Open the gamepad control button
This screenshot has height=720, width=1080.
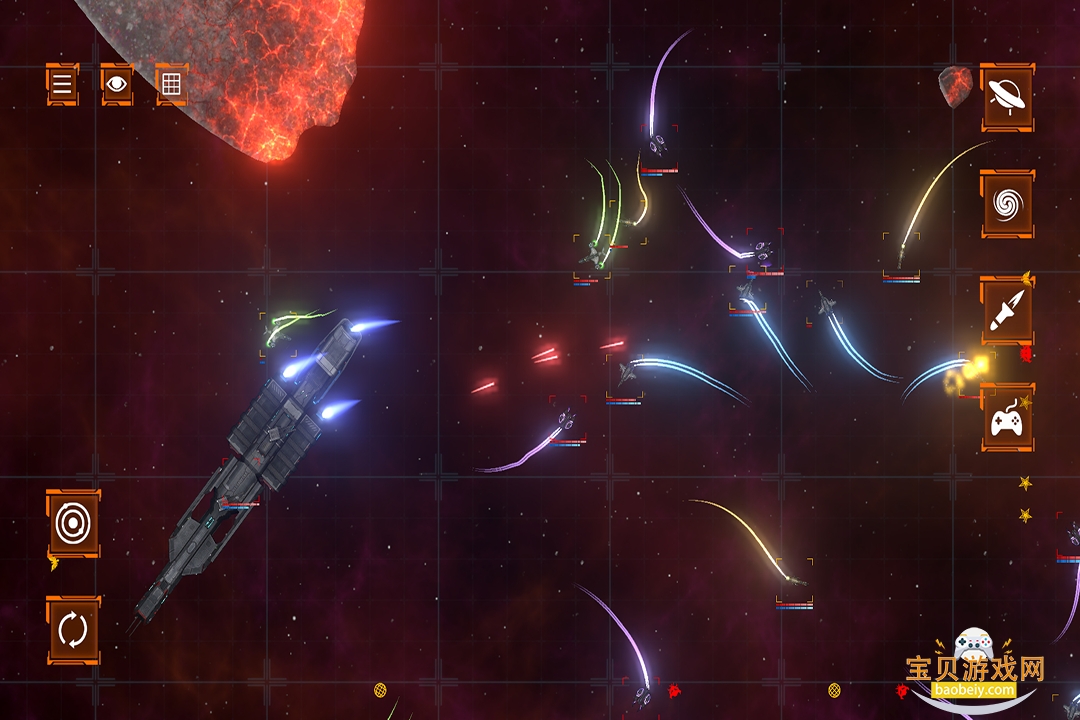pos(1006,418)
